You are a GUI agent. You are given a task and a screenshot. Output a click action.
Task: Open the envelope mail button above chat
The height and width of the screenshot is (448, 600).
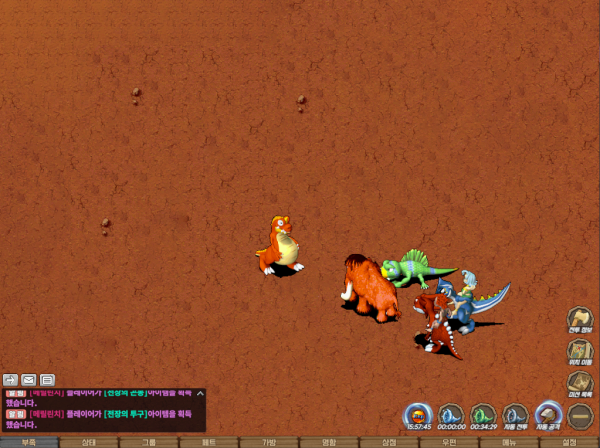pos(29,380)
